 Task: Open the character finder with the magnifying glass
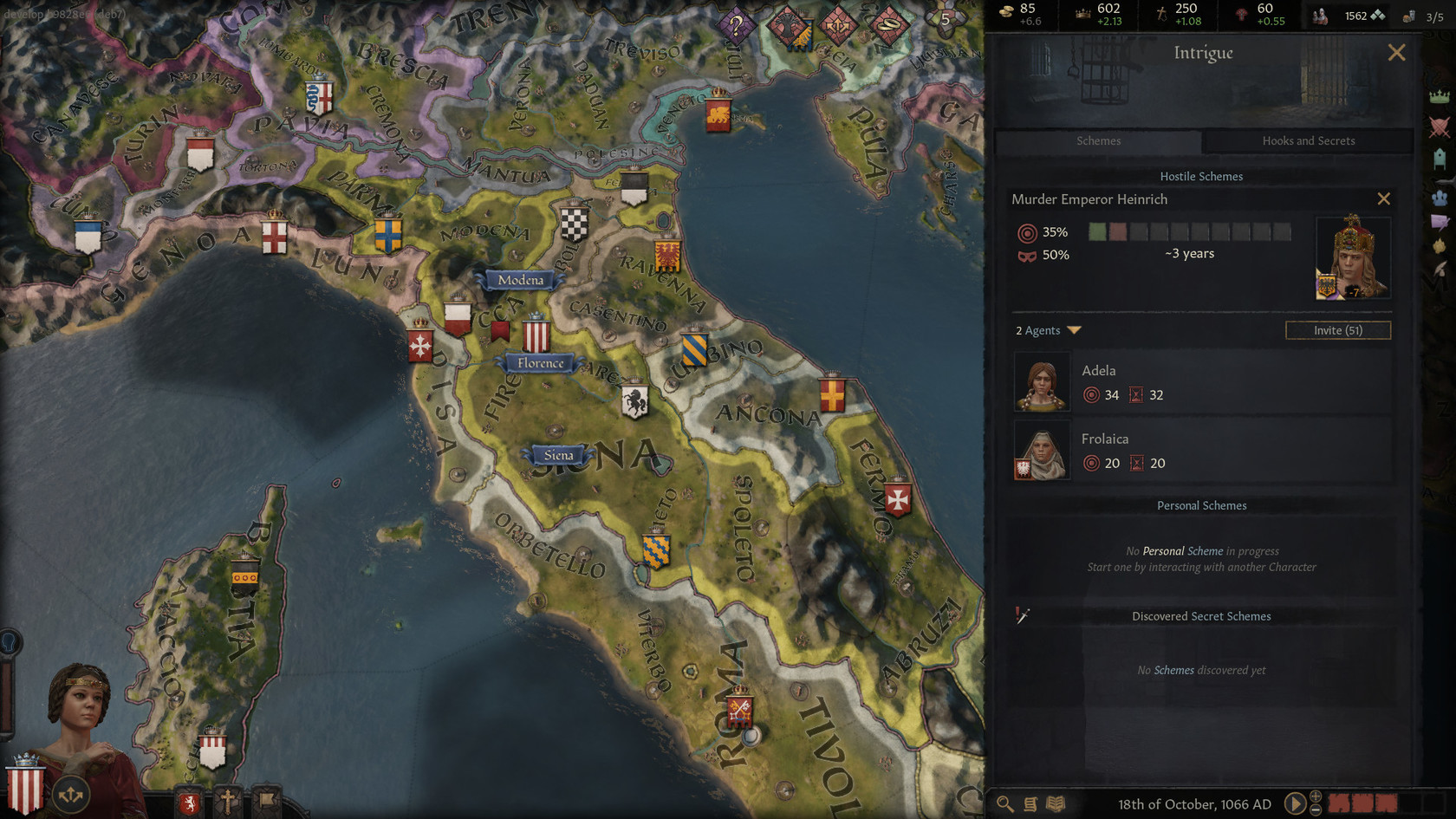(1004, 803)
